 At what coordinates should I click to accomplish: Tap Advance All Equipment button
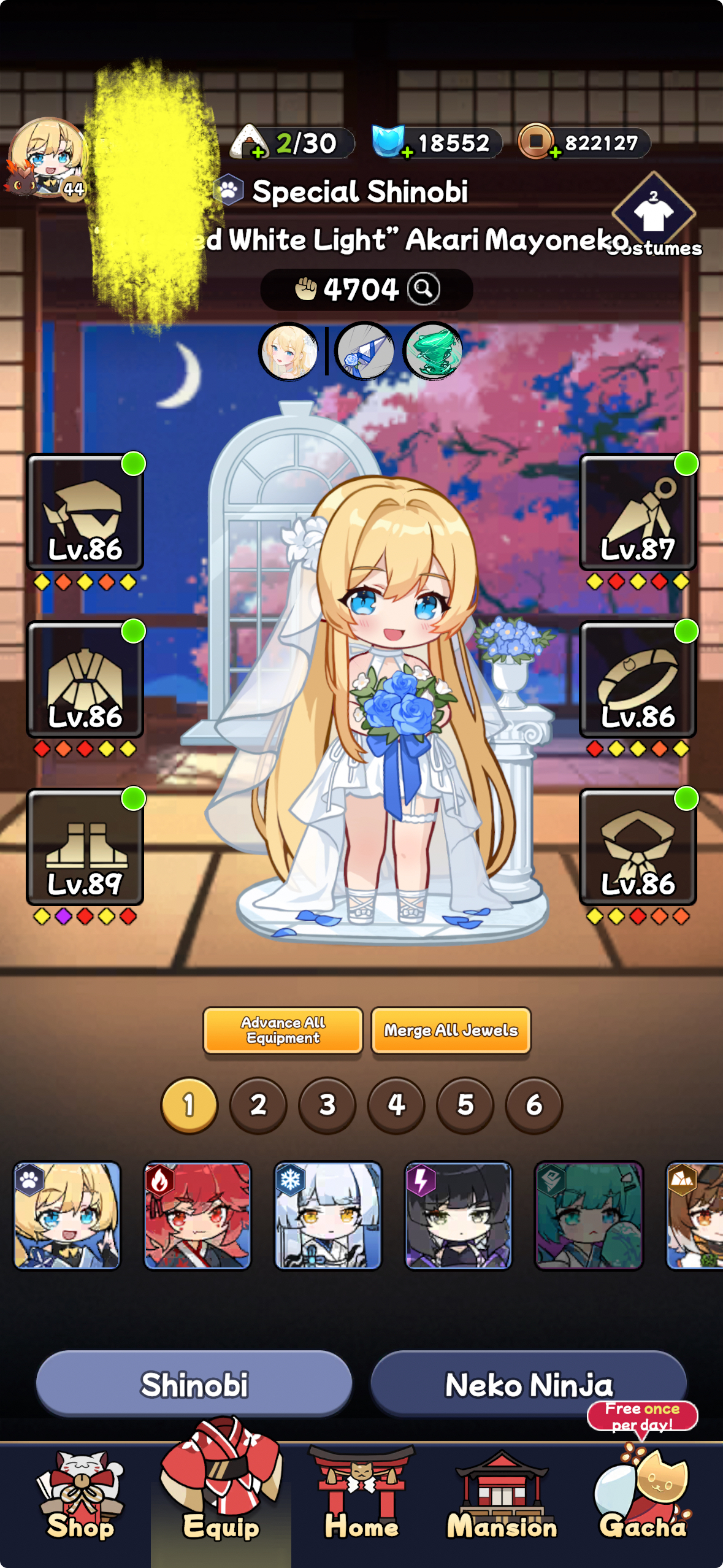[x=283, y=1030]
